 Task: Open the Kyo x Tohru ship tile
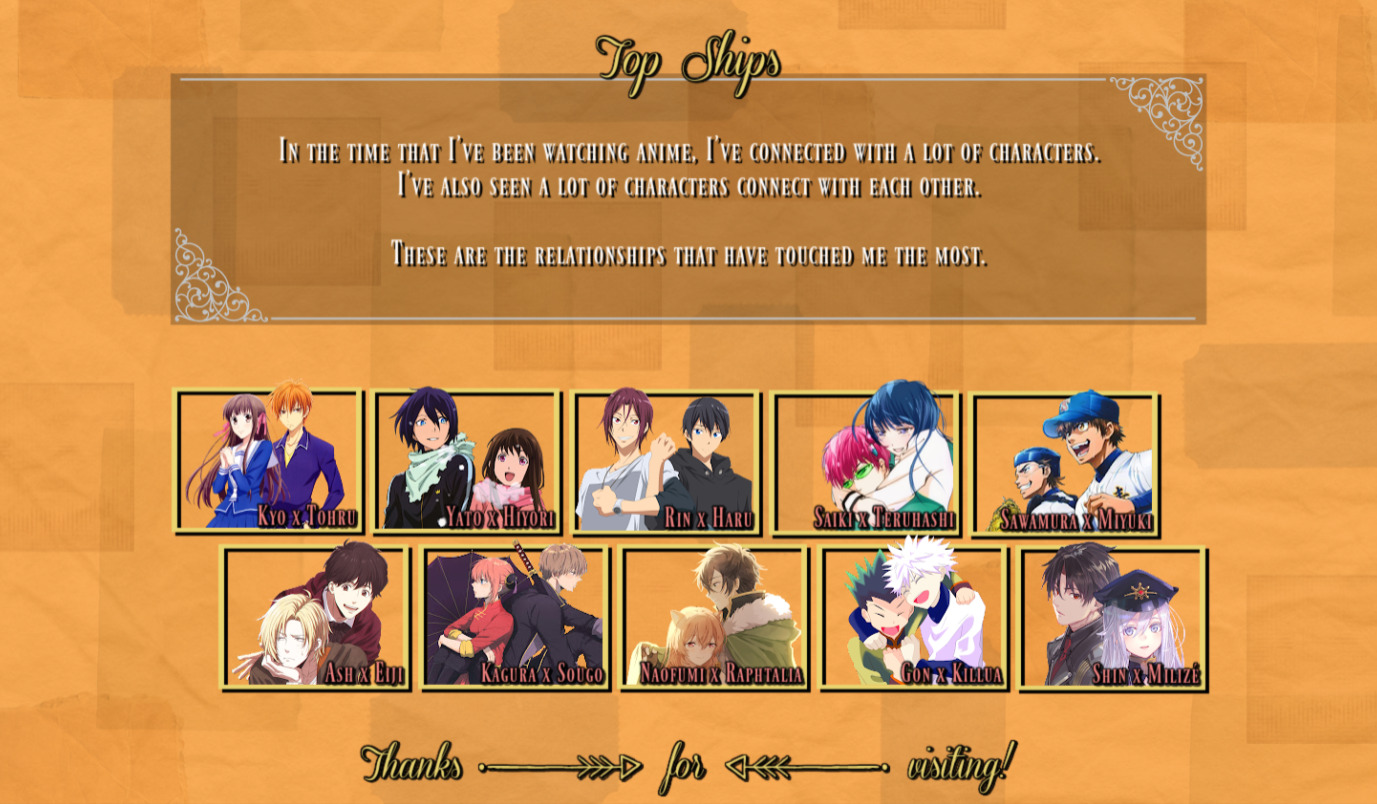click(x=268, y=461)
